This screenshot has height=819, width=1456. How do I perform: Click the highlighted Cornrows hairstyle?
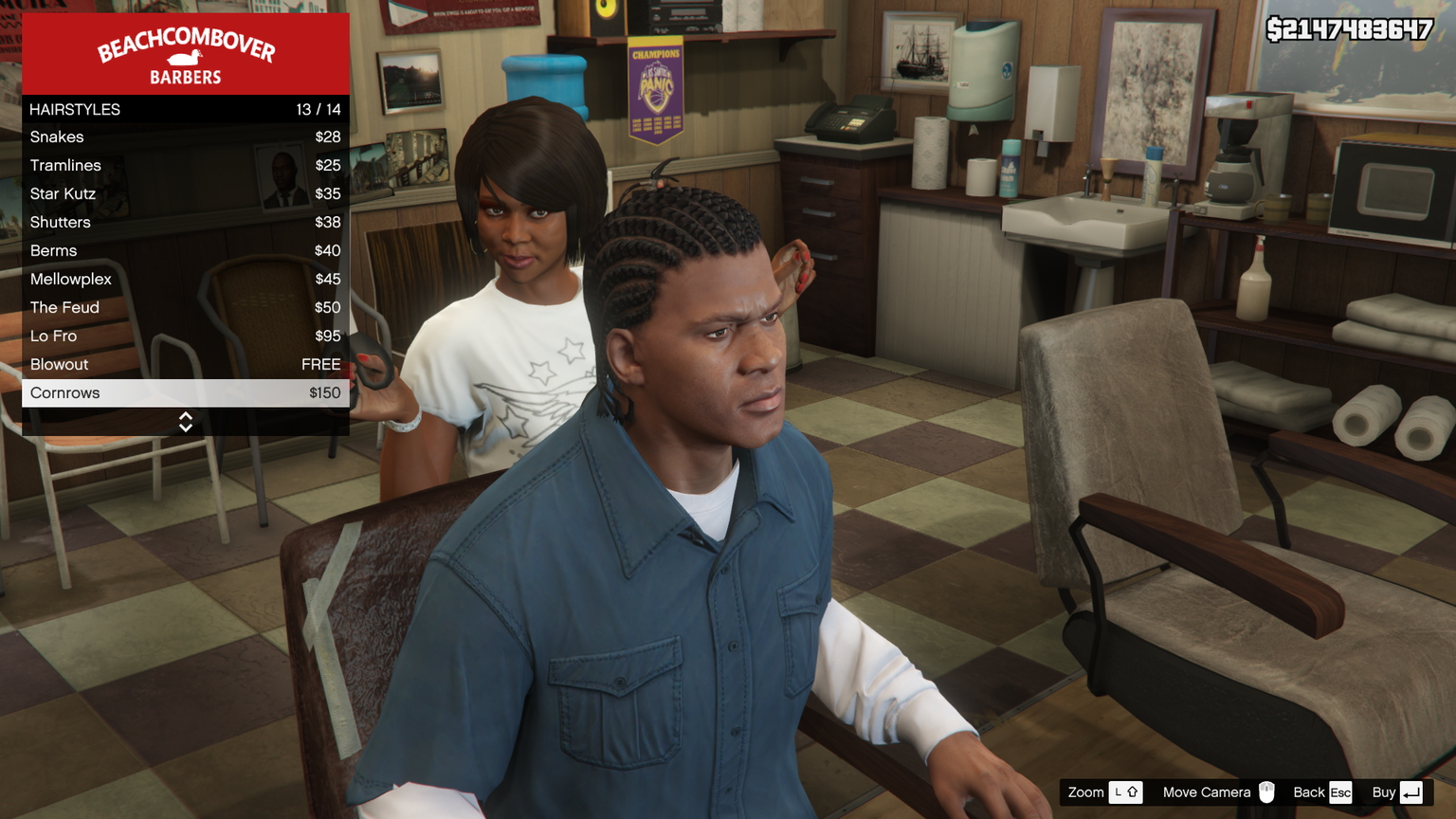coord(185,393)
